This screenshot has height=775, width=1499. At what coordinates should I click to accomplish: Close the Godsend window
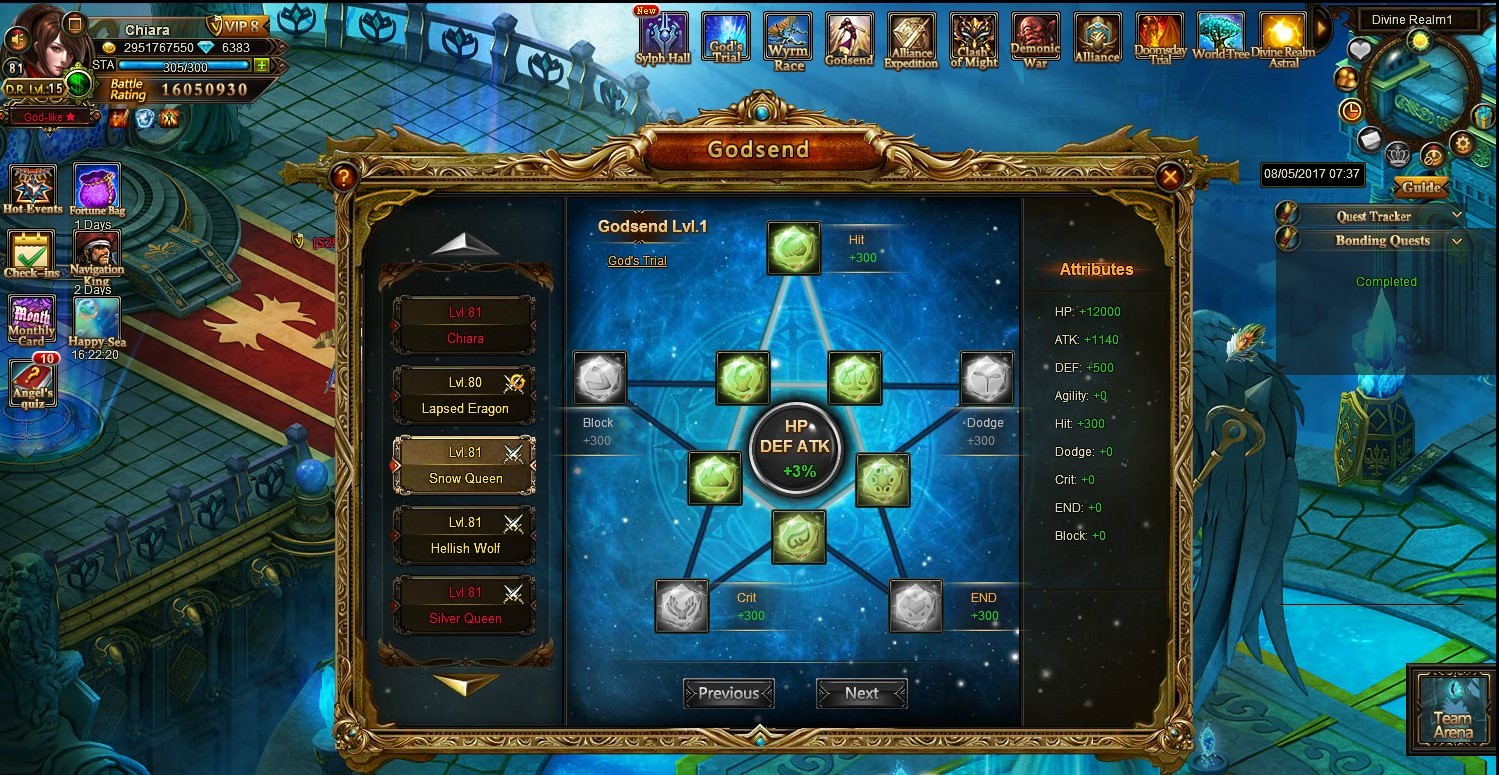[1168, 178]
